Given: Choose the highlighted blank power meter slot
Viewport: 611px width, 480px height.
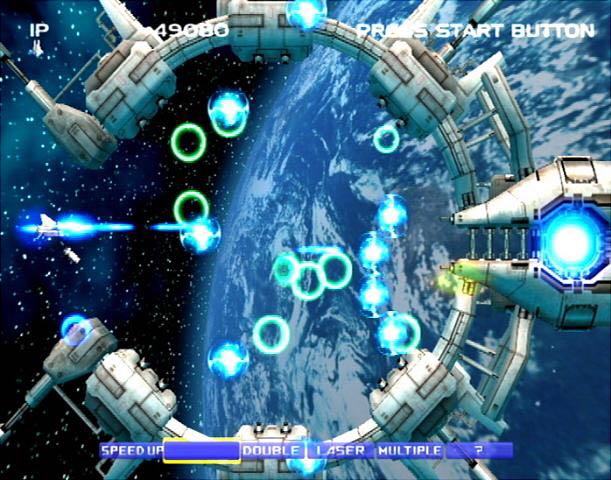Looking at the screenshot, I should 202,451.
